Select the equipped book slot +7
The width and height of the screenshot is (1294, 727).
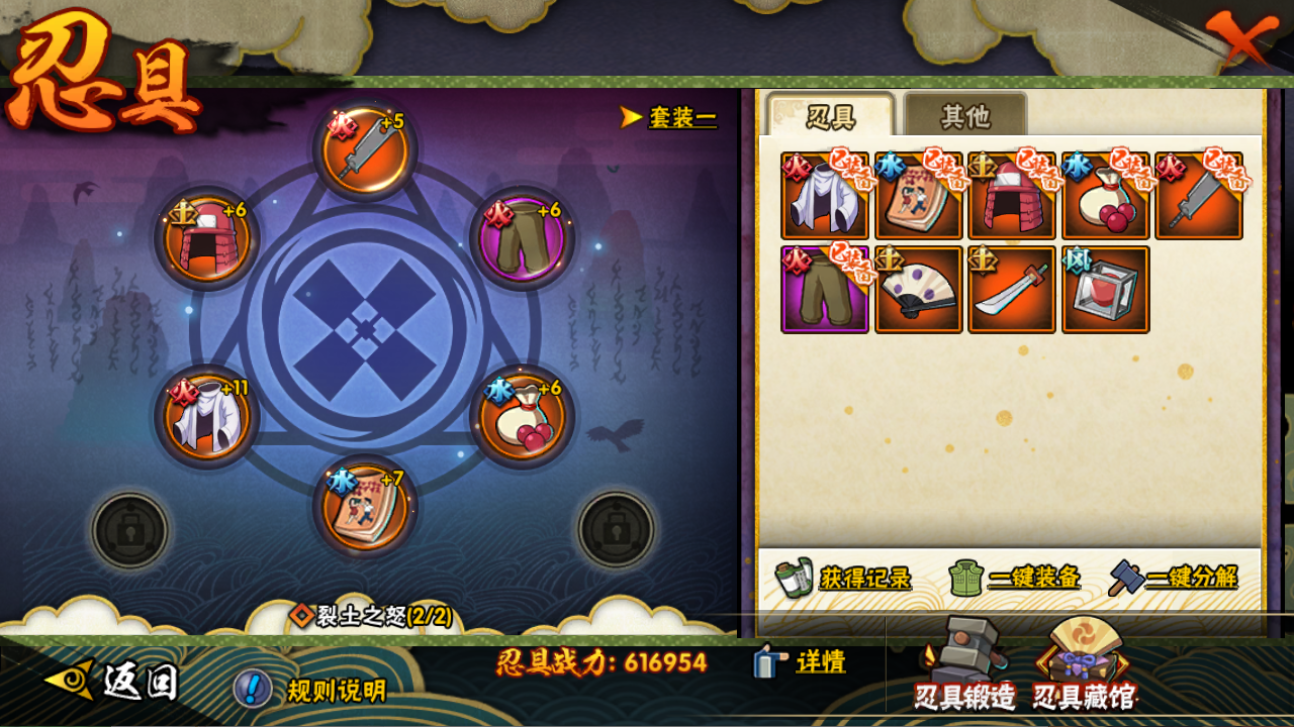(x=365, y=504)
